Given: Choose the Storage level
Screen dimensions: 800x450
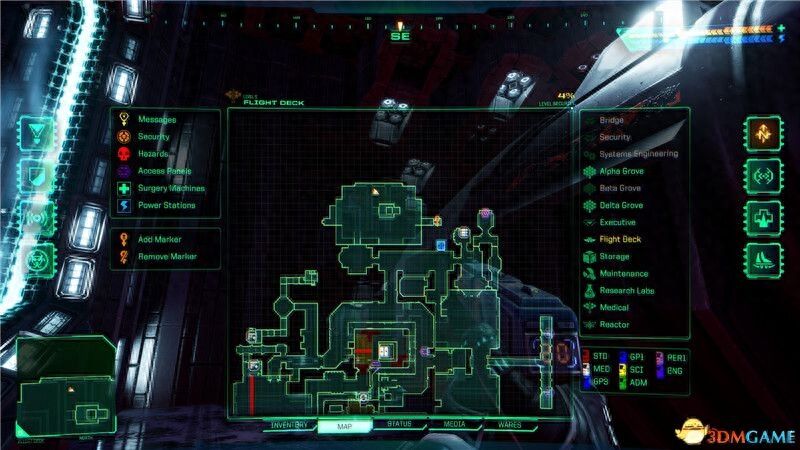Looking at the screenshot, I should 614,257.
